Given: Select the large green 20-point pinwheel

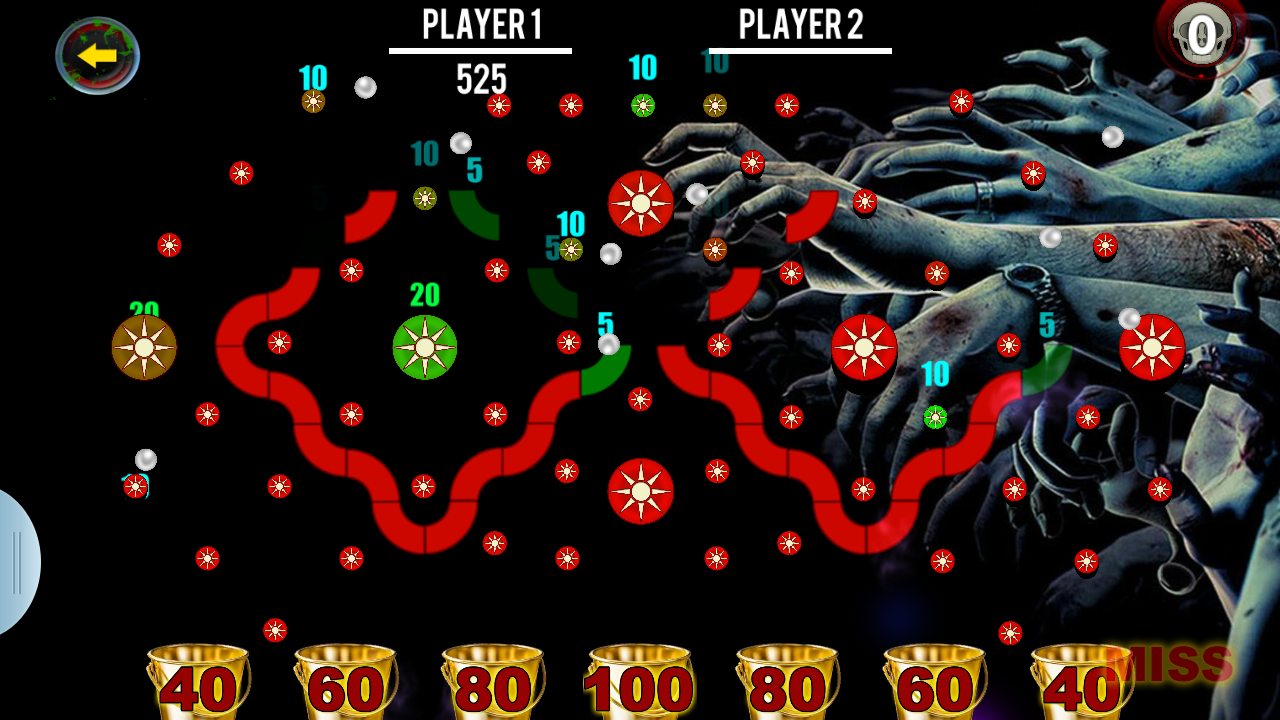Looking at the screenshot, I should pyautogui.click(x=425, y=346).
